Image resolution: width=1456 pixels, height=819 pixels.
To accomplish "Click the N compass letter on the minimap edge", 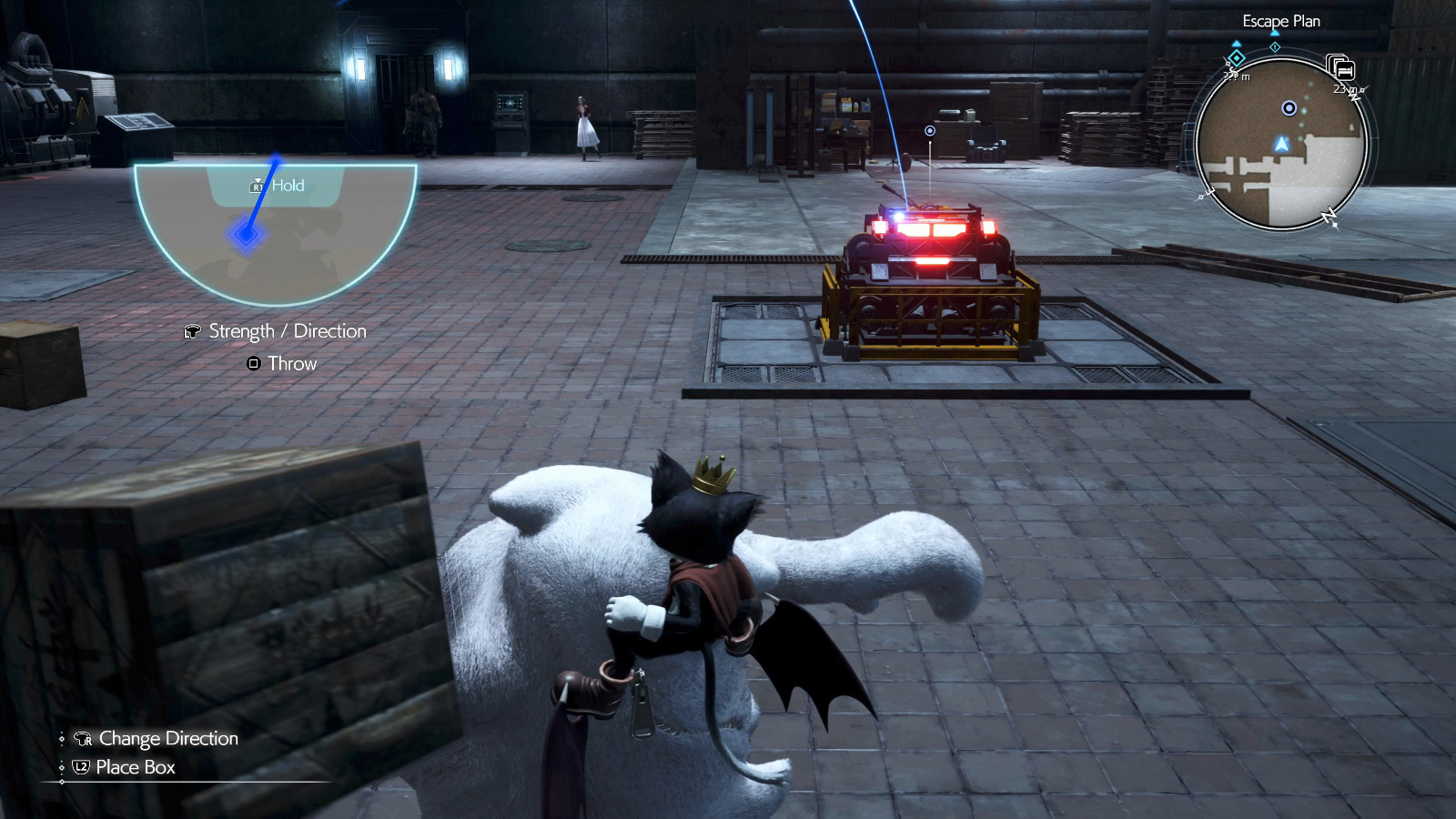I will pos(1327,216).
